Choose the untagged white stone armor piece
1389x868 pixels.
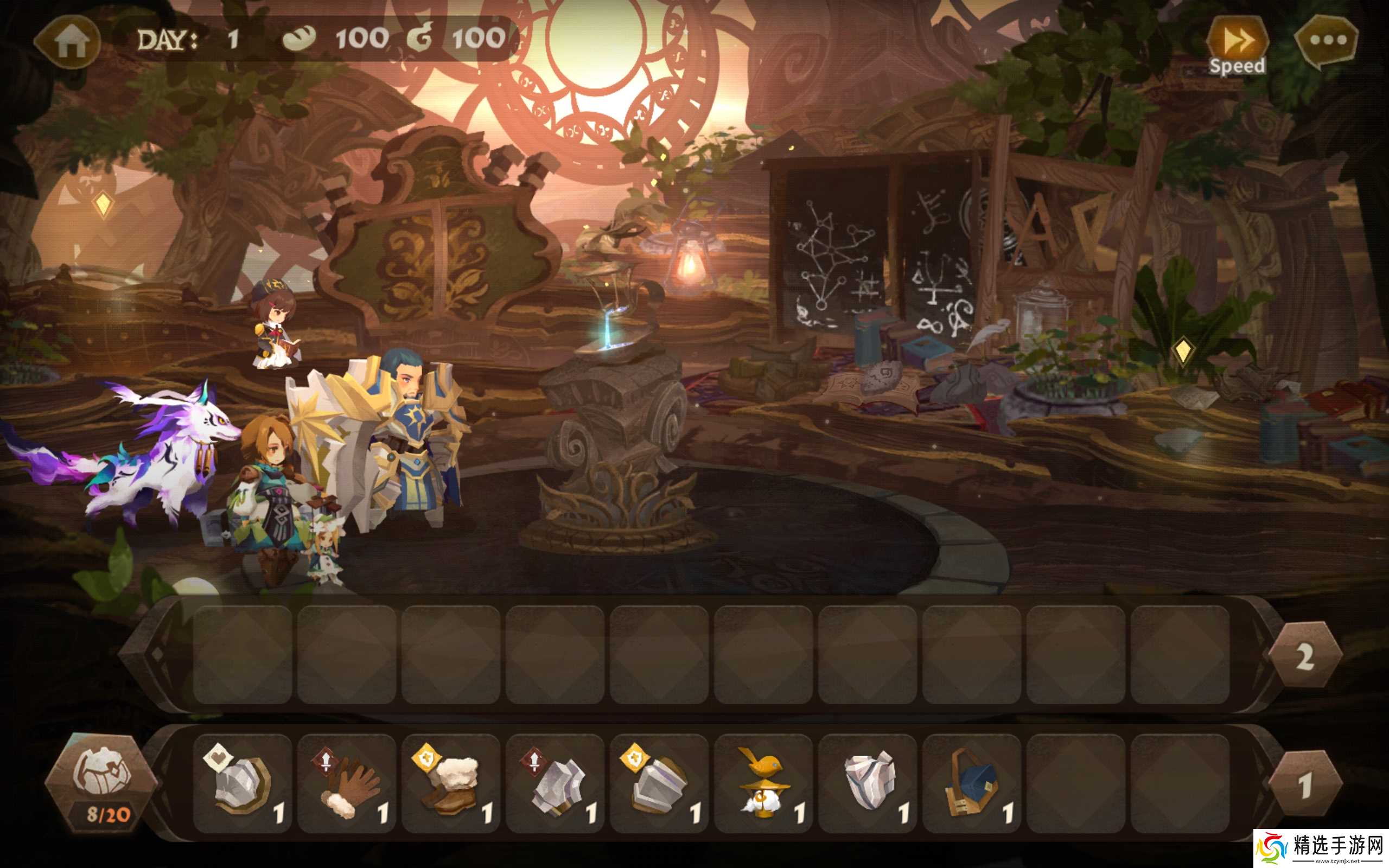868,783
